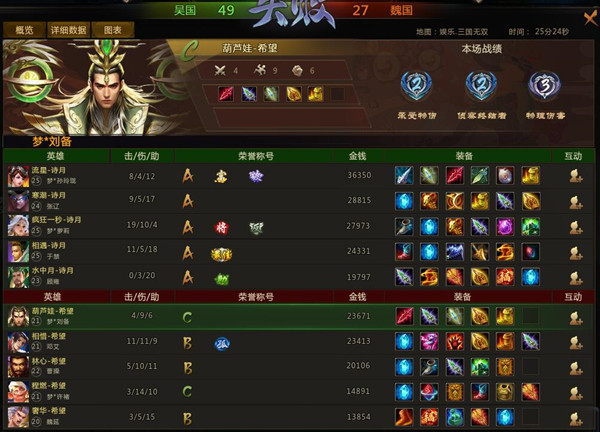Click the interact icon for 稷燃-希望
600x432 pixels.
[575, 391]
